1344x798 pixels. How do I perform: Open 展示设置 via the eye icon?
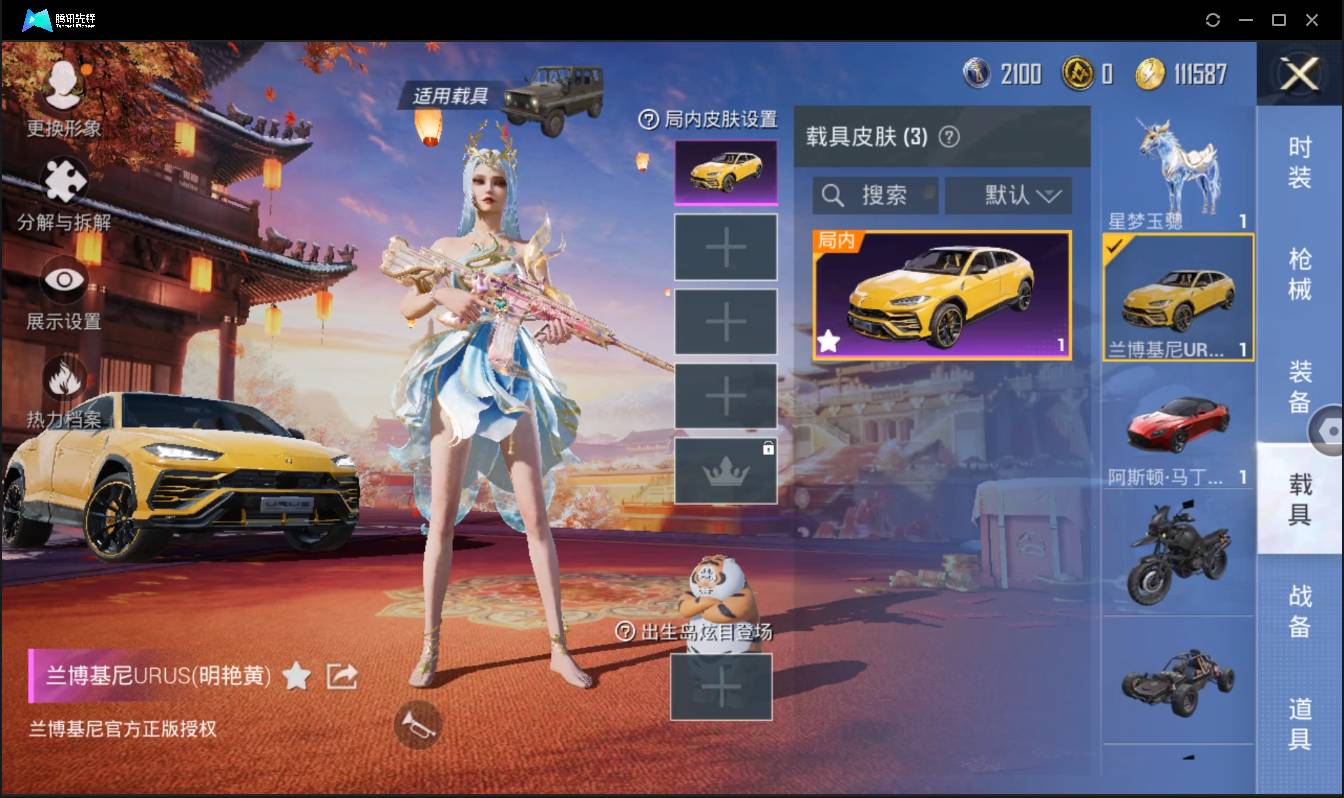(x=62, y=281)
